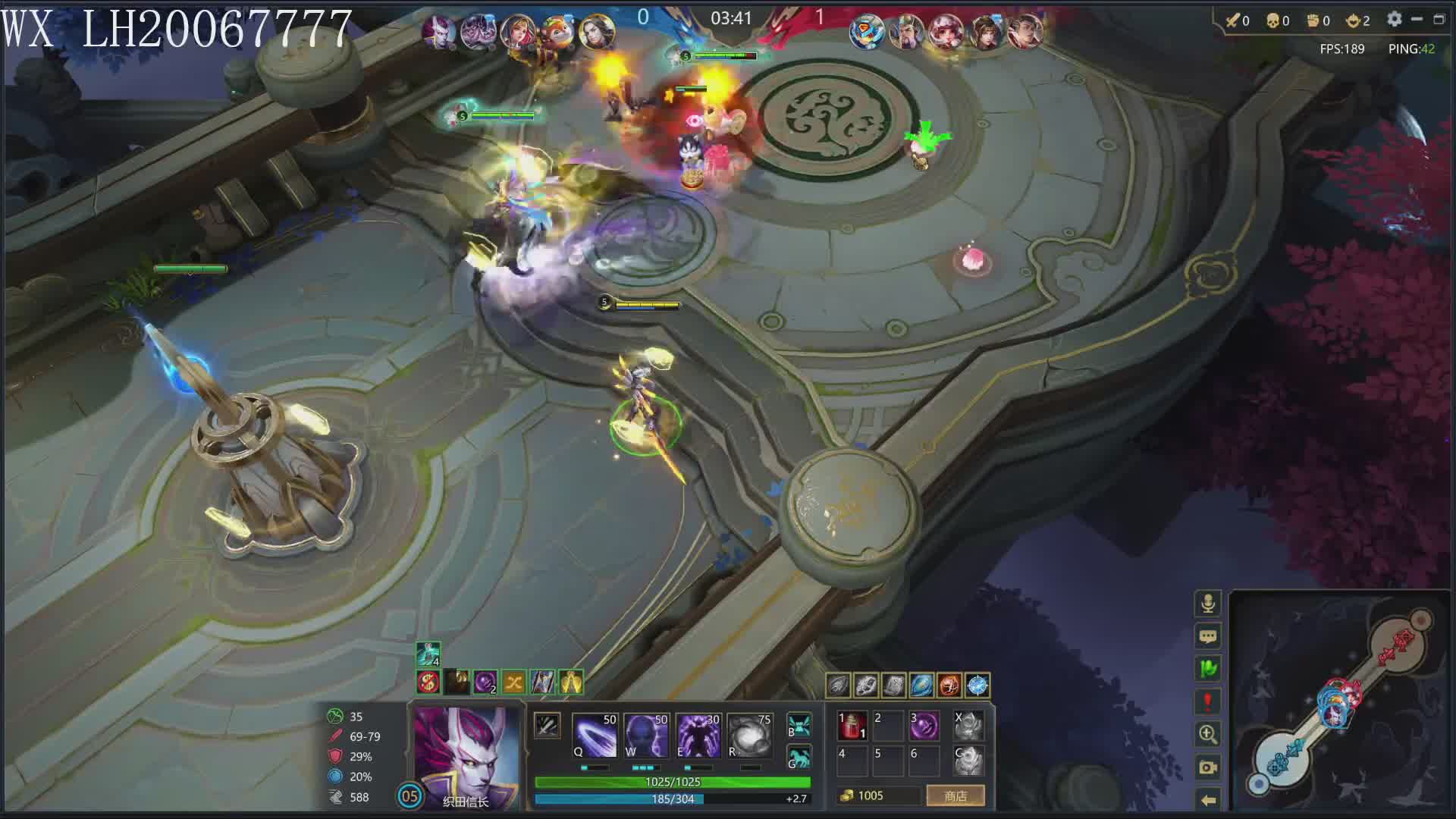Select the purple orb item in slot 3
This screenshot has height=819, width=1456.
point(924,726)
